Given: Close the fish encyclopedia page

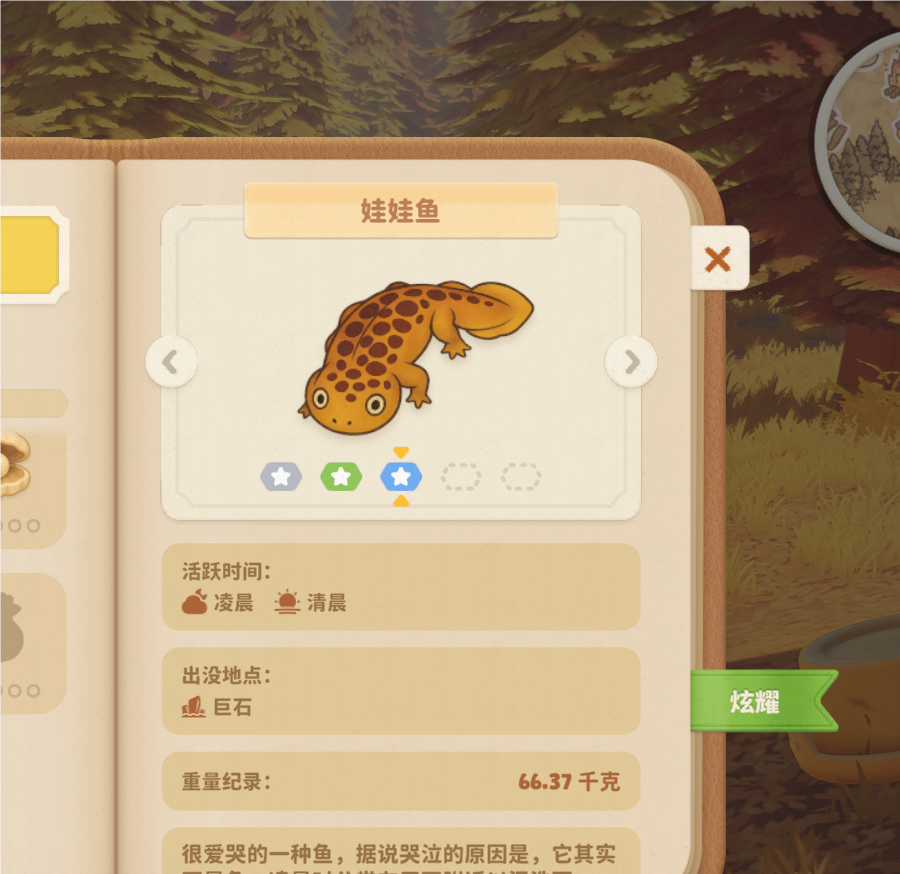Looking at the screenshot, I should pyautogui.click(x=718, y=259).
